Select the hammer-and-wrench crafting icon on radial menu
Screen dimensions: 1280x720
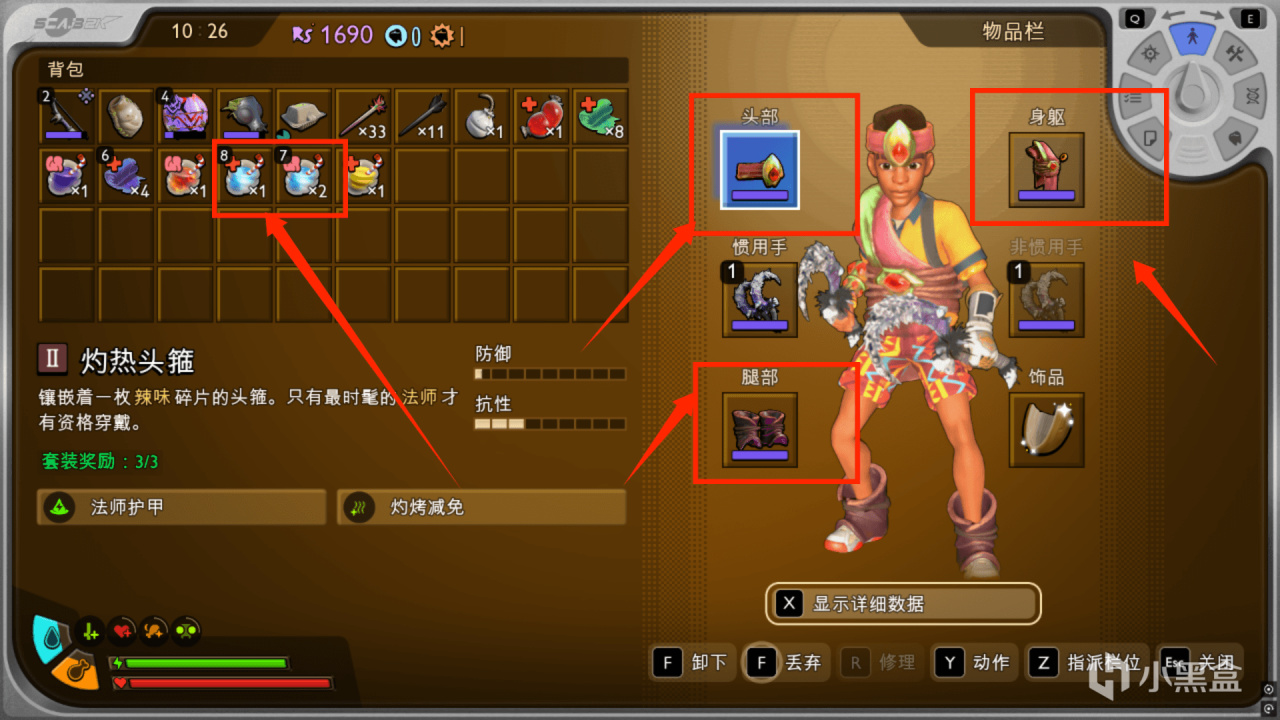(1234, 53)
